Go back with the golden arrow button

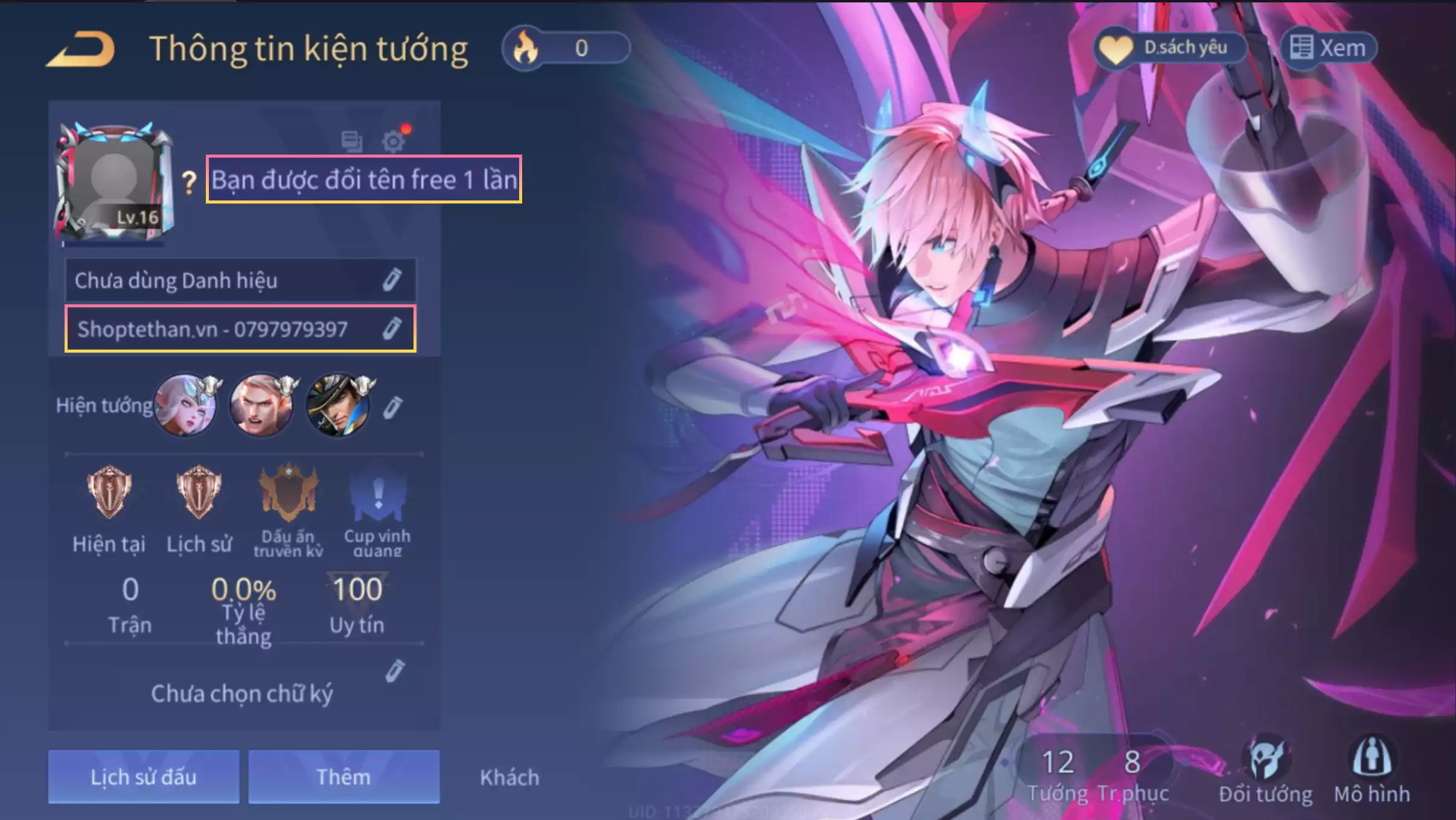(81, 49)
